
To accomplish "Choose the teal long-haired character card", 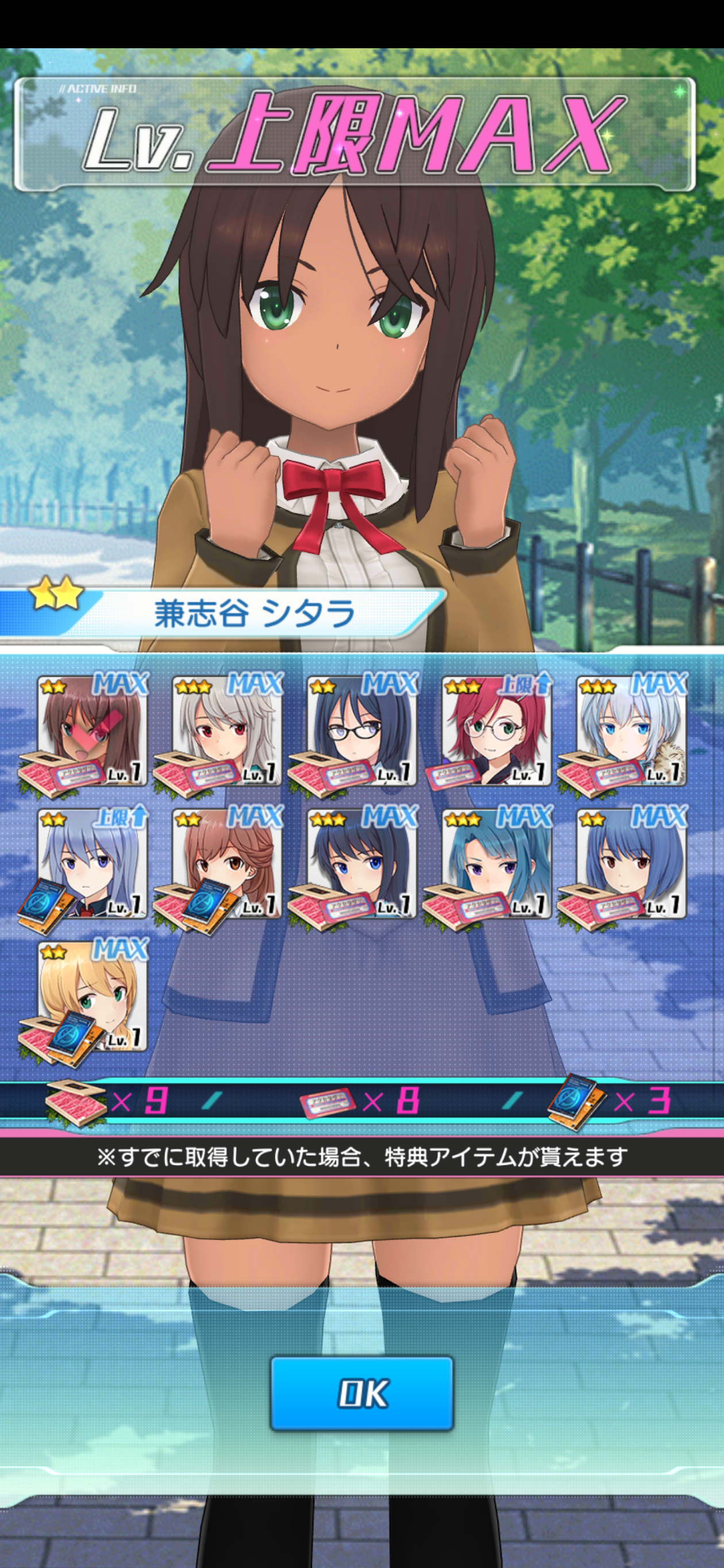I will (496, 863).
